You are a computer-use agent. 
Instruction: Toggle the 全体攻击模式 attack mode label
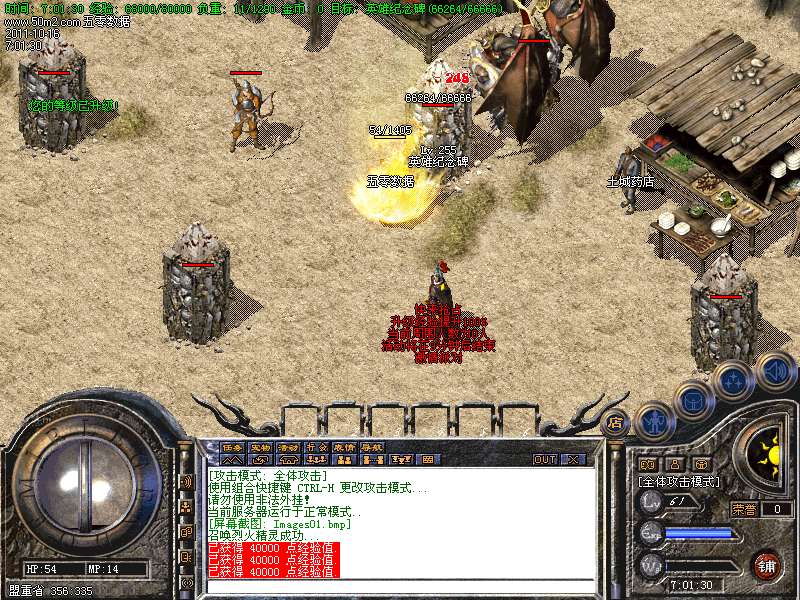click(x=679, y=481)
